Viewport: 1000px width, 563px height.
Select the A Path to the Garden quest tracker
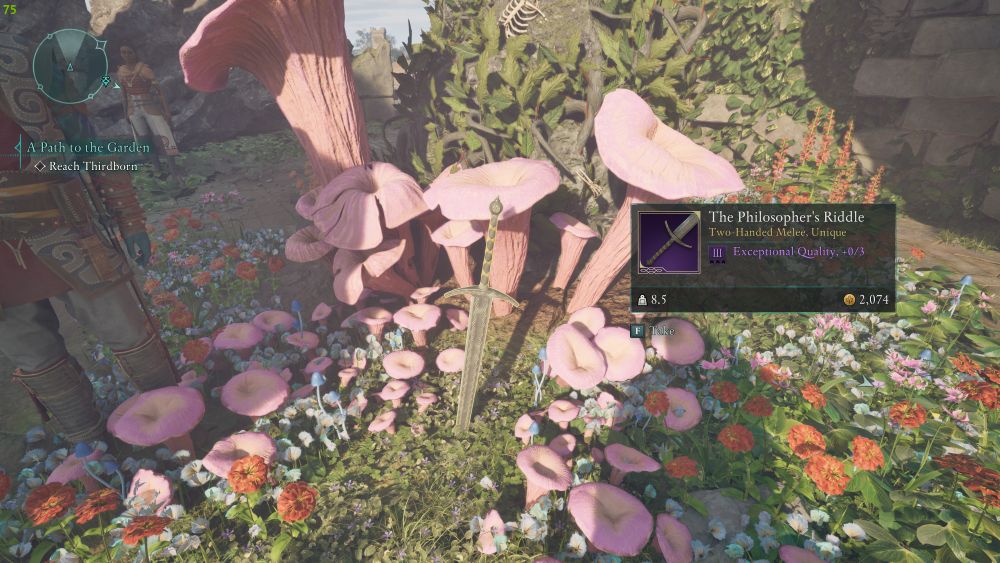coord(88,147)
